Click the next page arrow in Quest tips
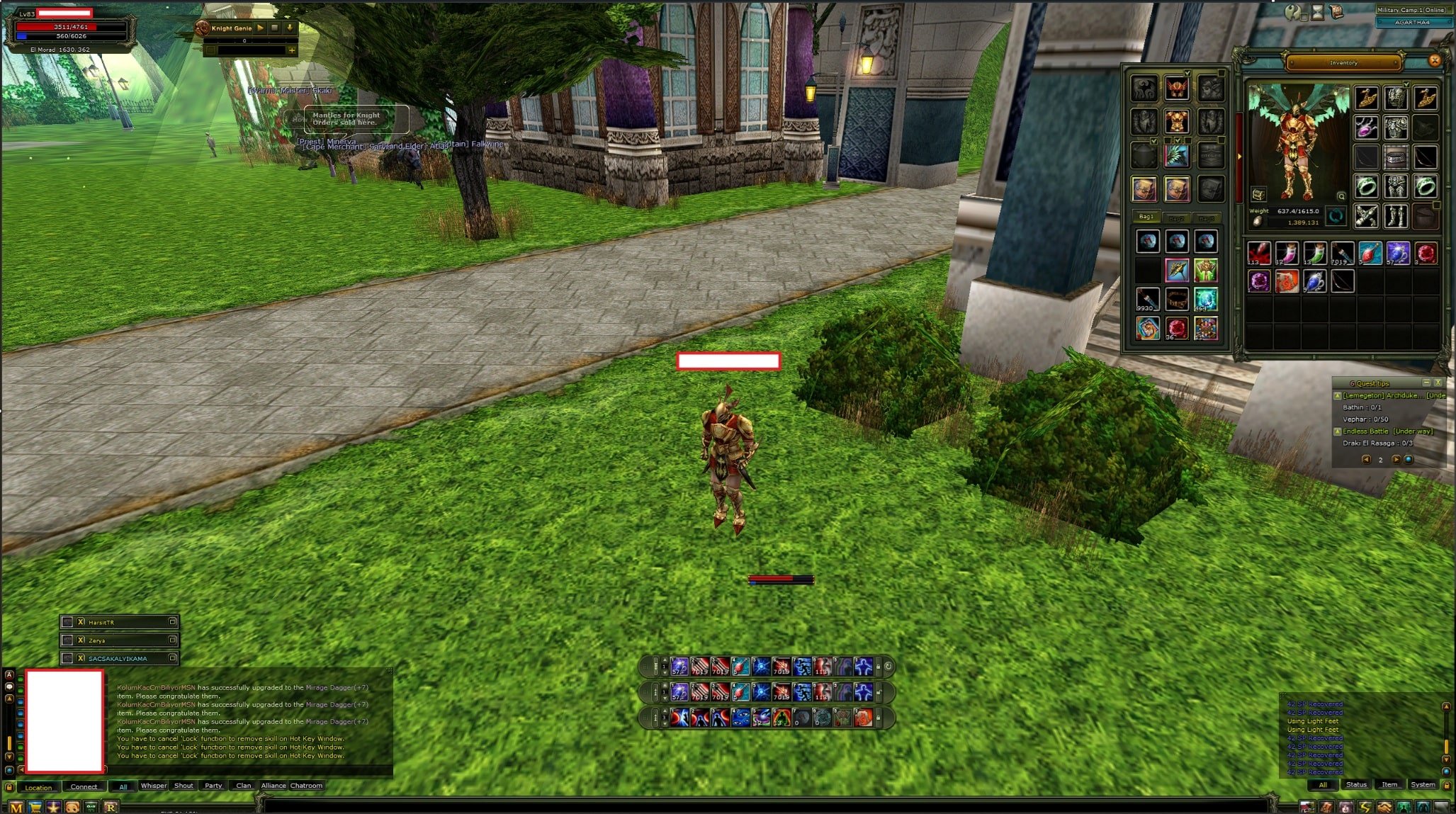The image size is (1456, 814). [1396, 459]
